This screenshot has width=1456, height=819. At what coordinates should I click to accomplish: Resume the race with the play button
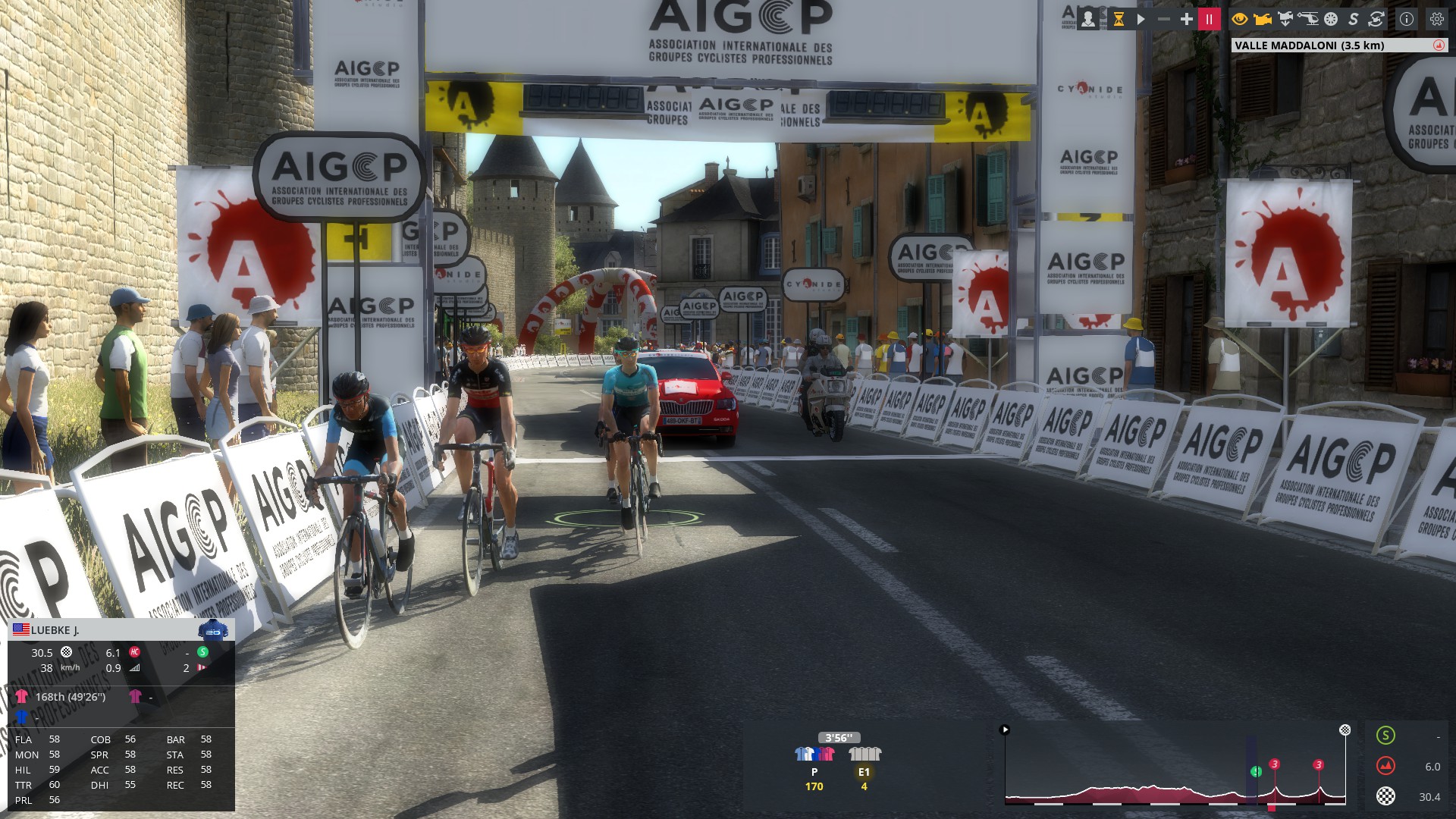(x=1141, y=20)
